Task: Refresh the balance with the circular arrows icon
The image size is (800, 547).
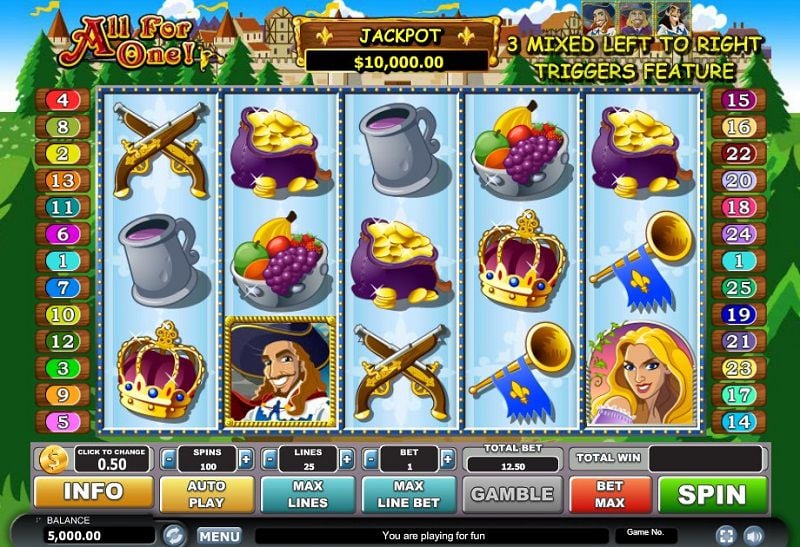Action: (x=174, y=534)
